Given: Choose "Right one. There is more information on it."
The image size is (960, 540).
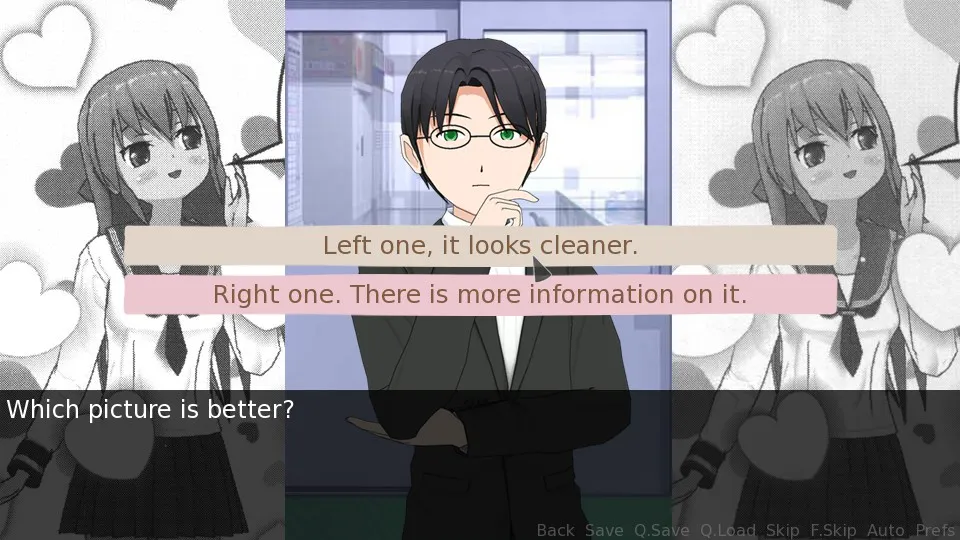Looking at the screenshot, I should click(480, 295).
